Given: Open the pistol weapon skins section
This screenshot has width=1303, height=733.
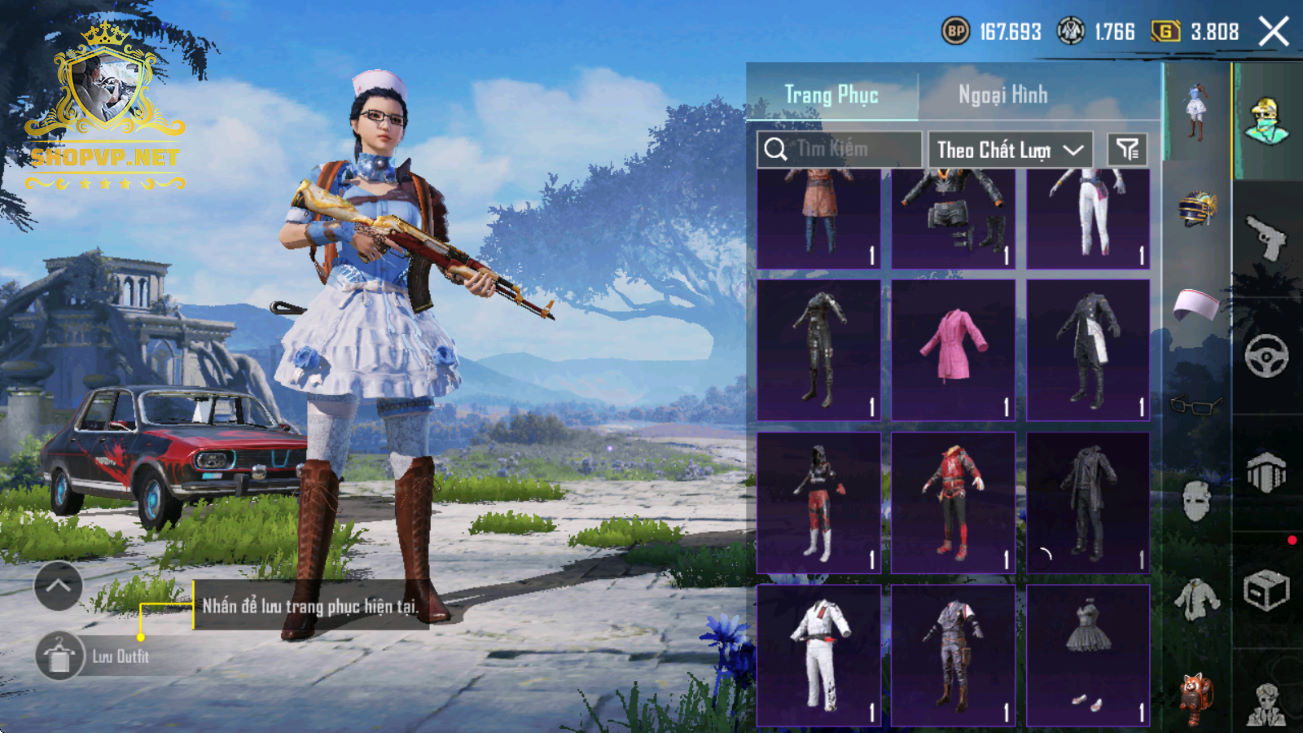Looking at the screenshot, I should (x=1266, y=237).
